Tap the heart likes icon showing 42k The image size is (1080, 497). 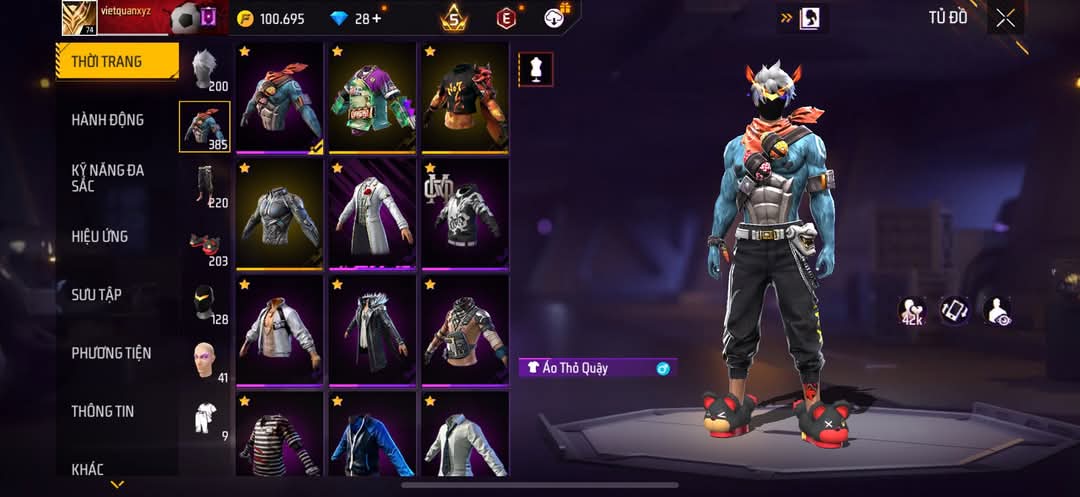click(911, 311)
